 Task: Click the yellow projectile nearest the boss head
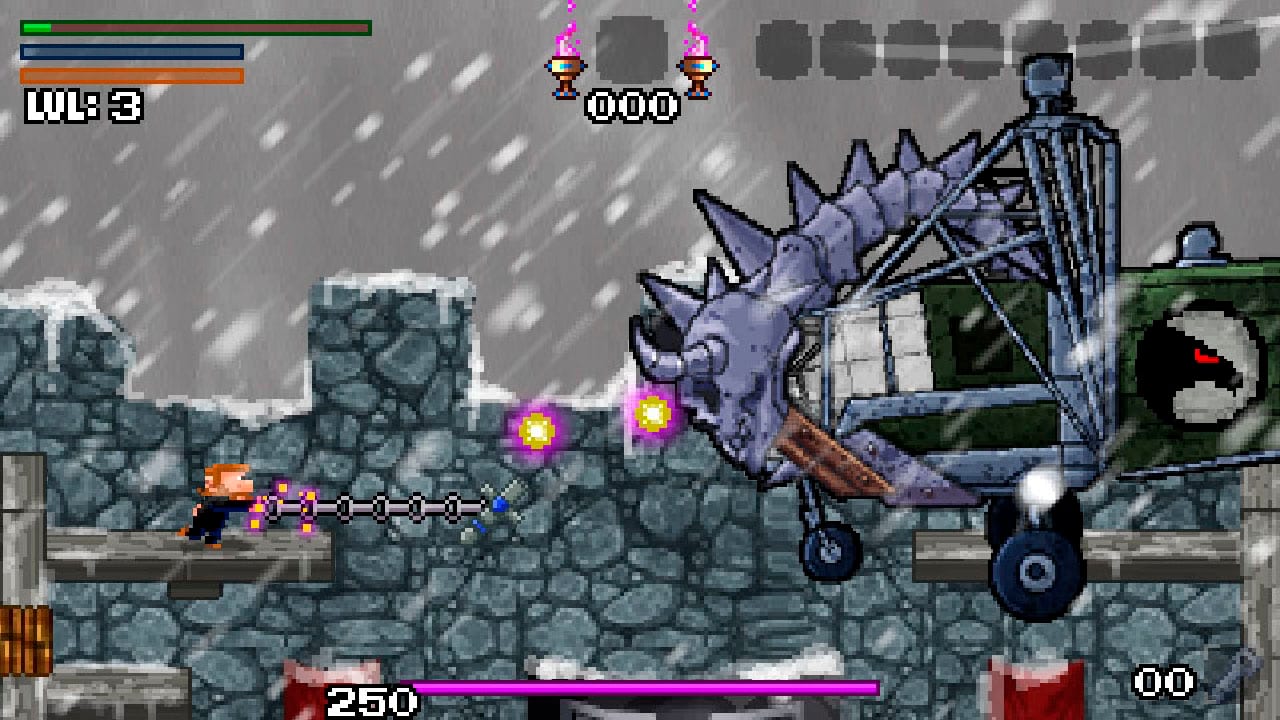[x=654, y=411]
